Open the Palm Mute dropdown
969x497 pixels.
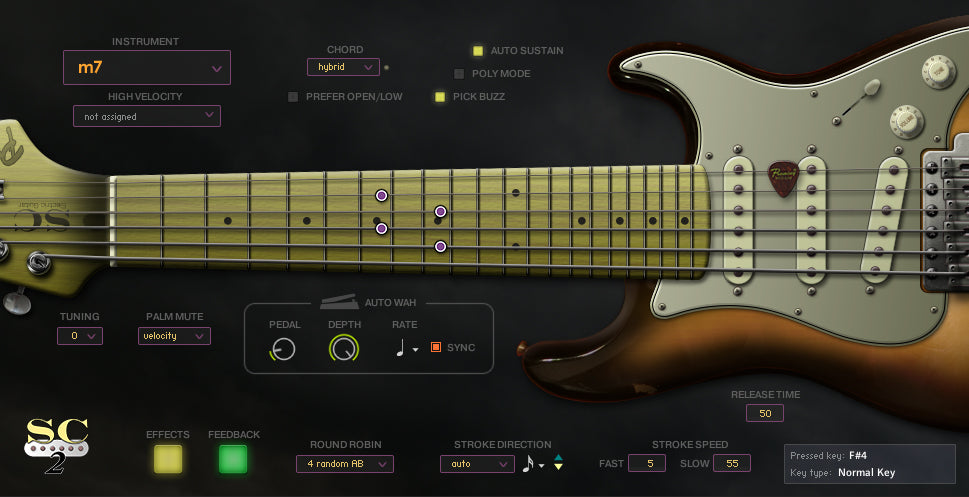[174, 336]
